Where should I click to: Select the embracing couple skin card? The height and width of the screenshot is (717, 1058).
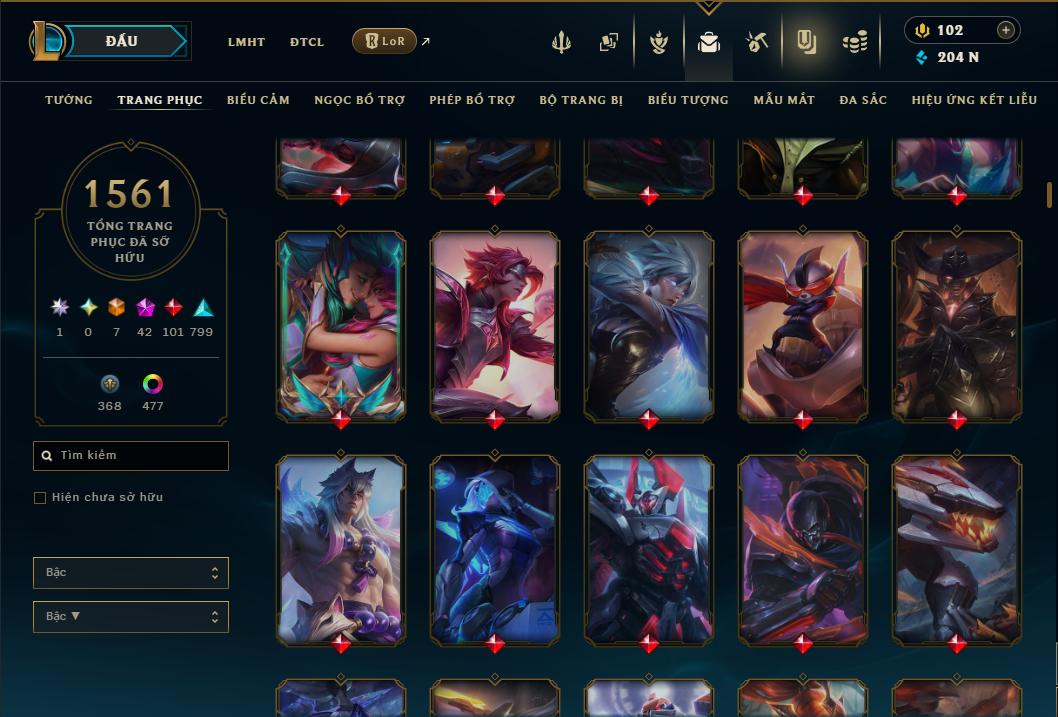point(341,325)
